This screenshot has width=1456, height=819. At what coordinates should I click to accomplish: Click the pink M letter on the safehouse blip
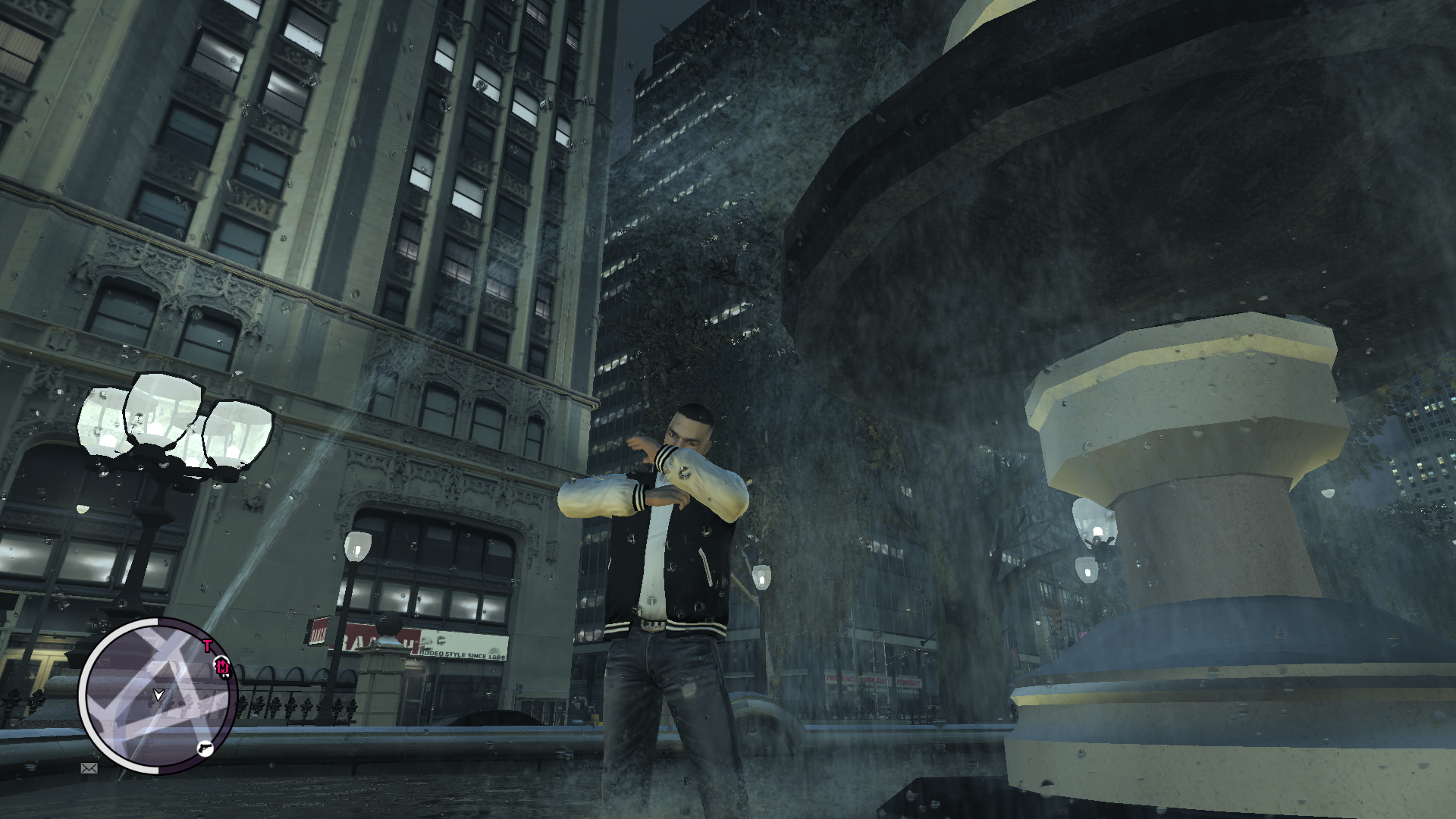pyautogui.click(x=223, y=667)
